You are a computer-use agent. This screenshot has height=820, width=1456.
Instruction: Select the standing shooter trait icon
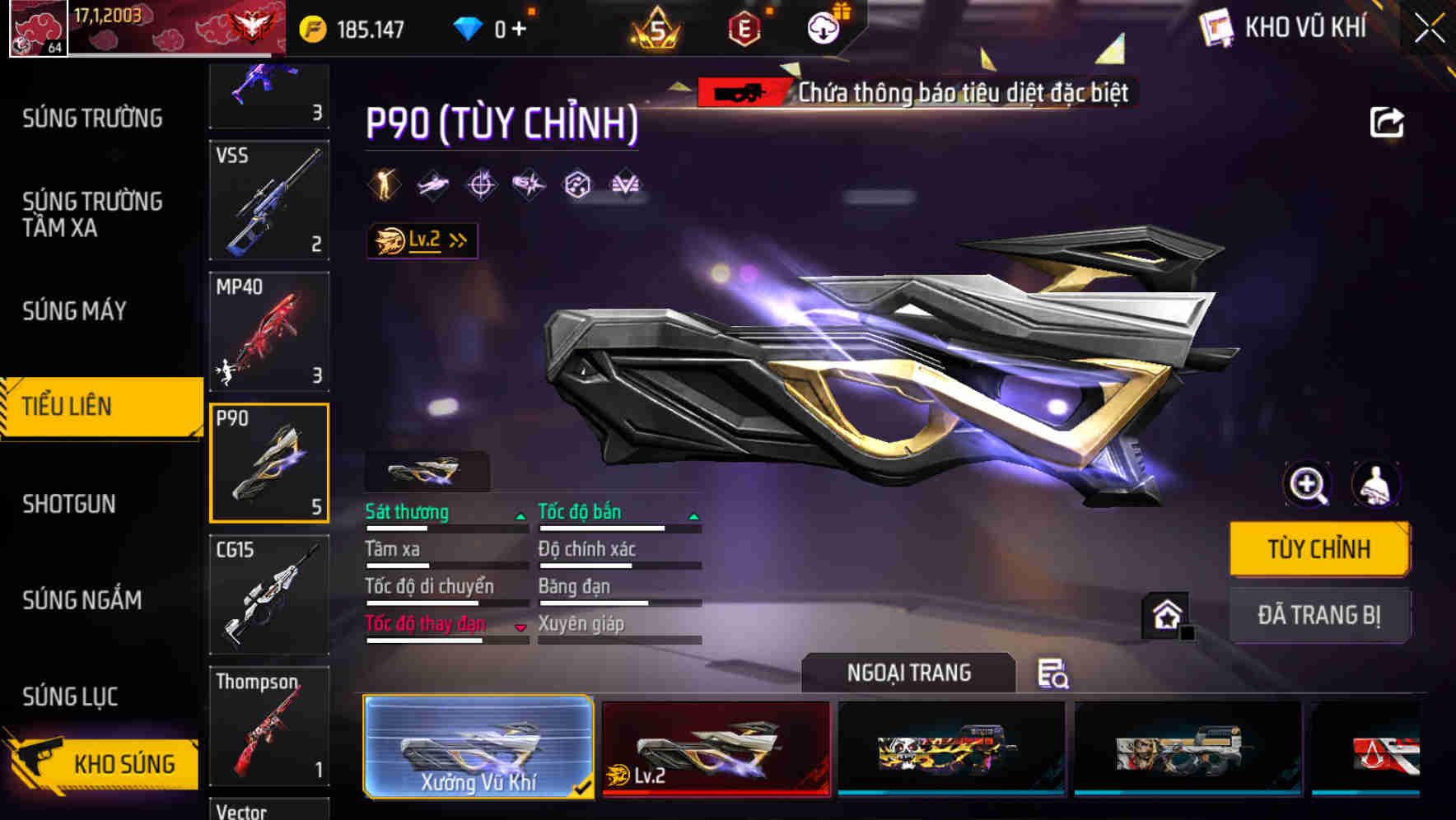pyautogui.click(x=383, y=184)
